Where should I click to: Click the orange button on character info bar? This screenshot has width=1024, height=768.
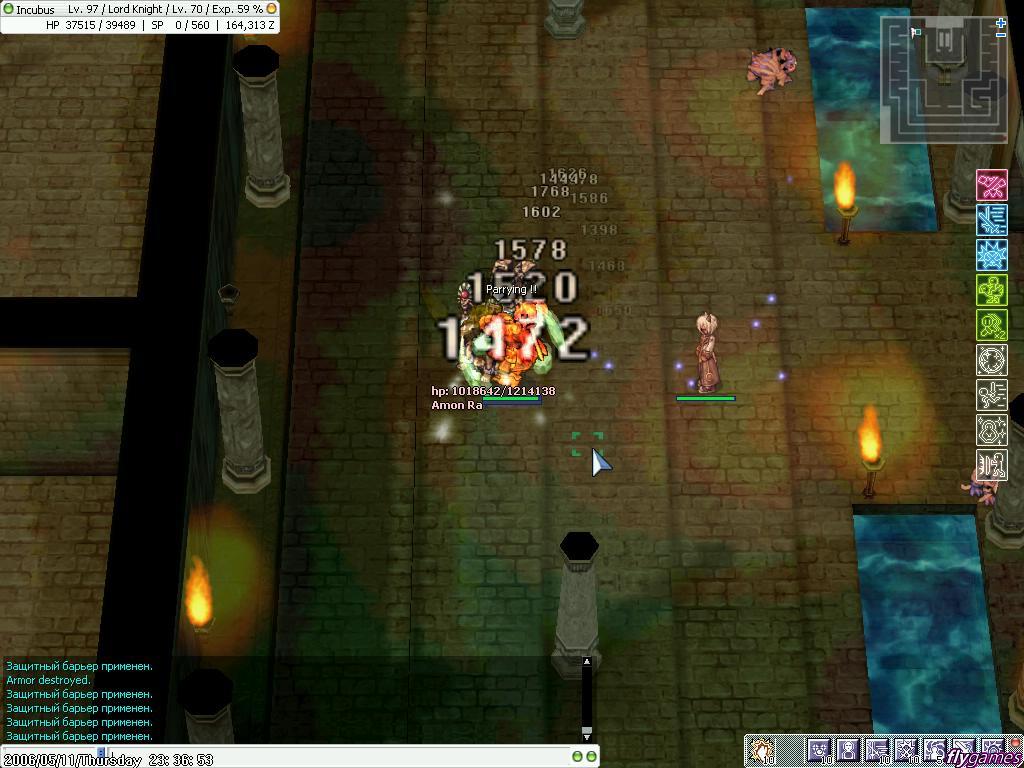click(271, 9)
